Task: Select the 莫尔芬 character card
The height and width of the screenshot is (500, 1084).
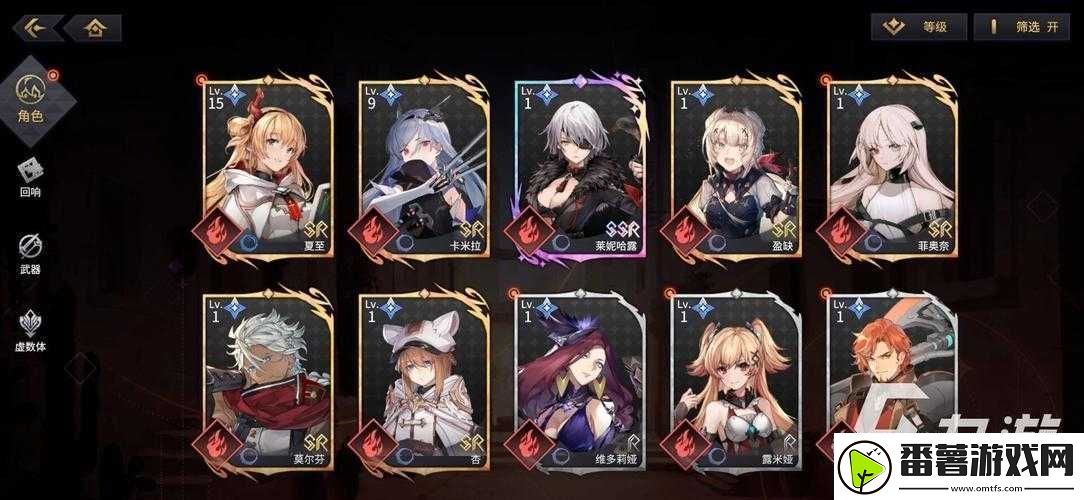Action: [x=268, y=382]
